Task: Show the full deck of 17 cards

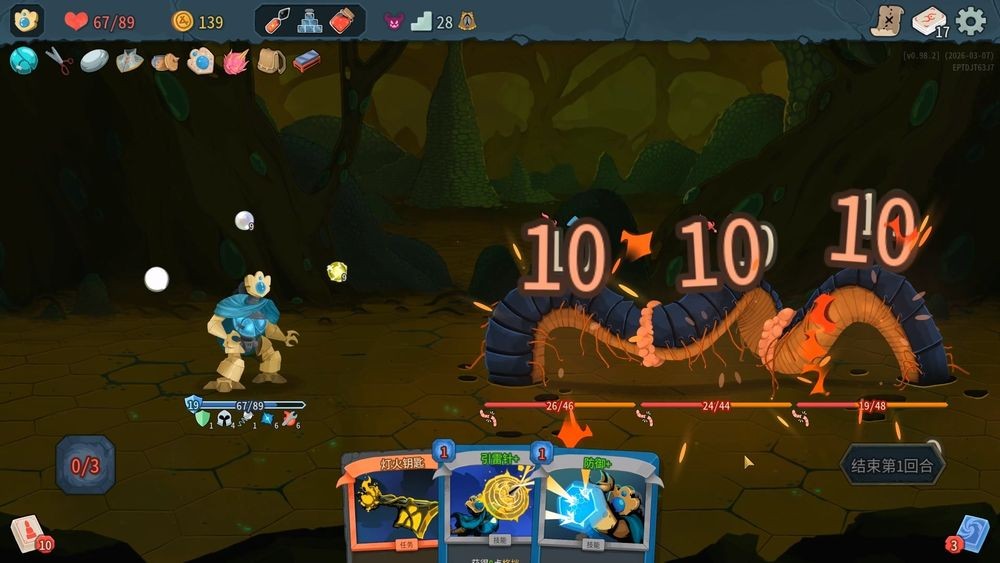Action: (x=929, y=21)
